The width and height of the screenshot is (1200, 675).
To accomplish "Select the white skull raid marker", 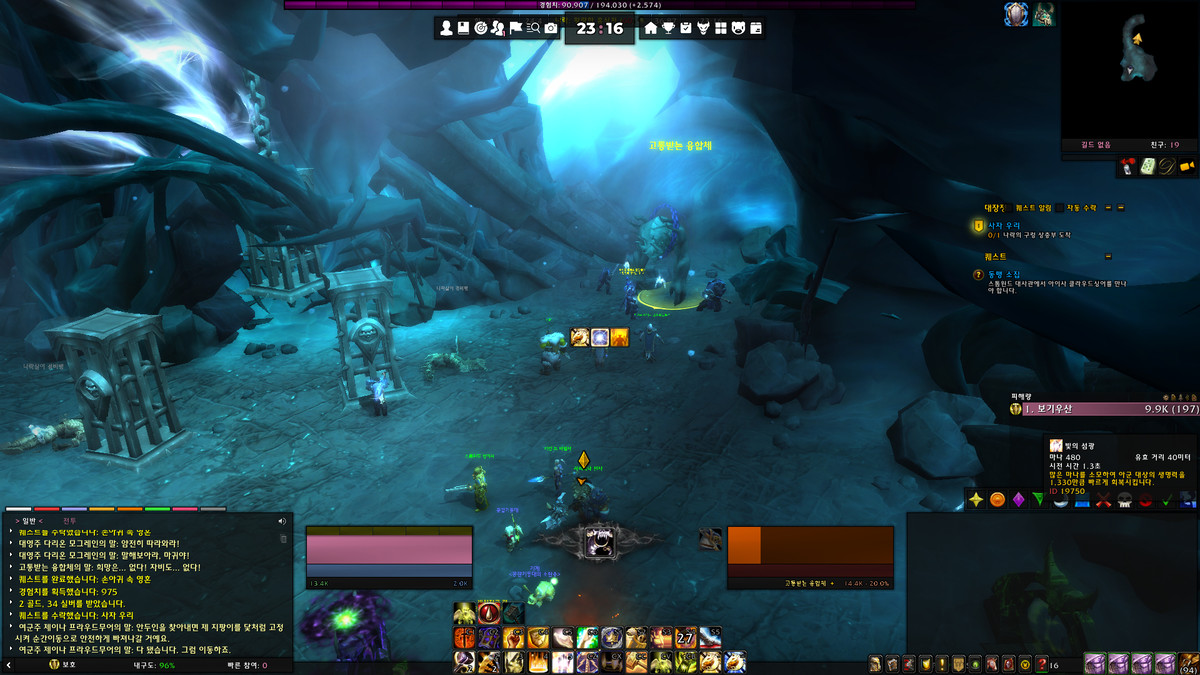I will 1124,499.
